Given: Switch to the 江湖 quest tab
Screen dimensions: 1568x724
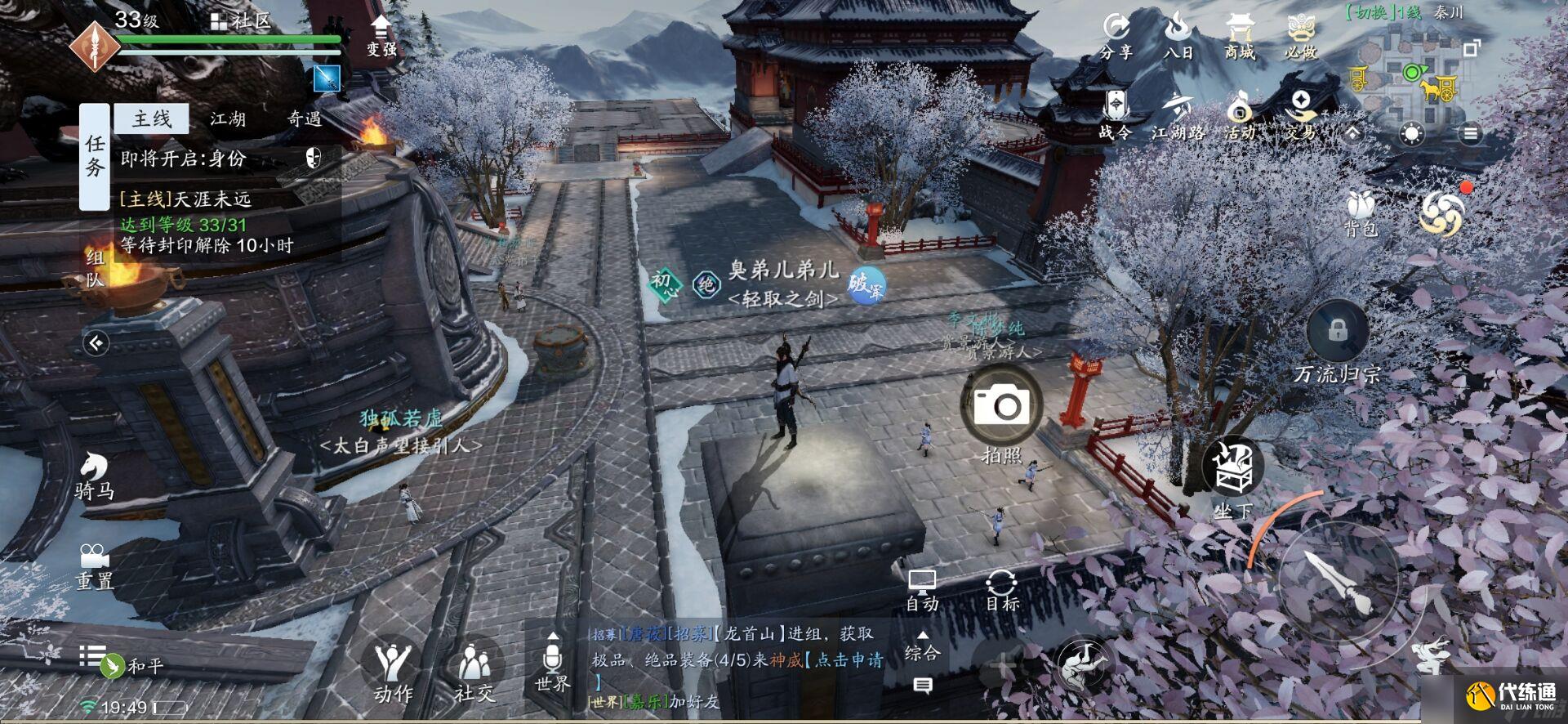Looking at the screenshot, I should tap(230, 118).
